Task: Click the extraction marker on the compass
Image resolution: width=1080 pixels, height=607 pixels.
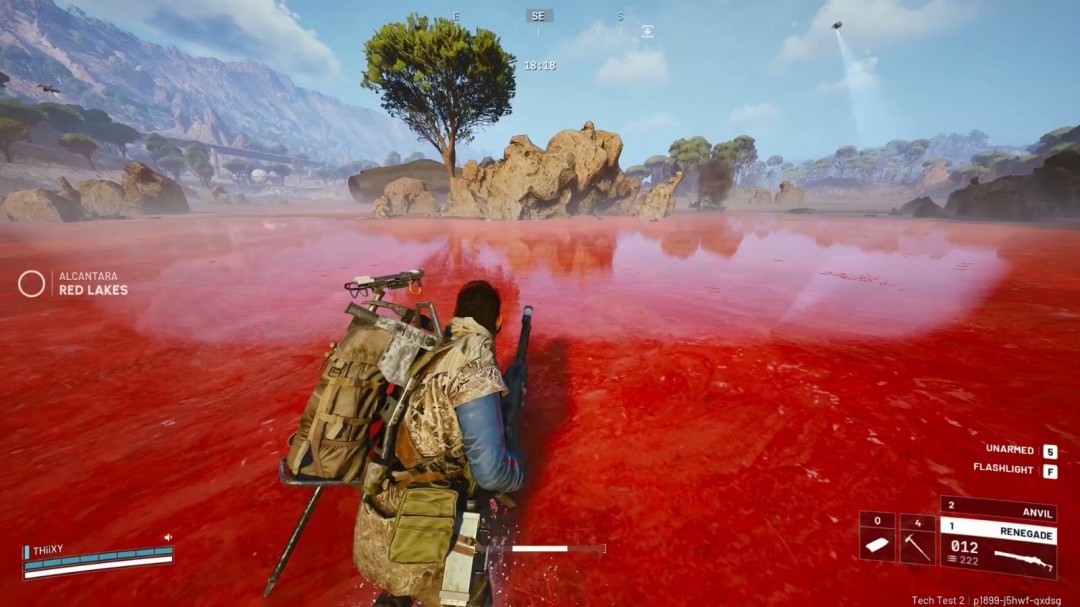Action: coord(647,31)
